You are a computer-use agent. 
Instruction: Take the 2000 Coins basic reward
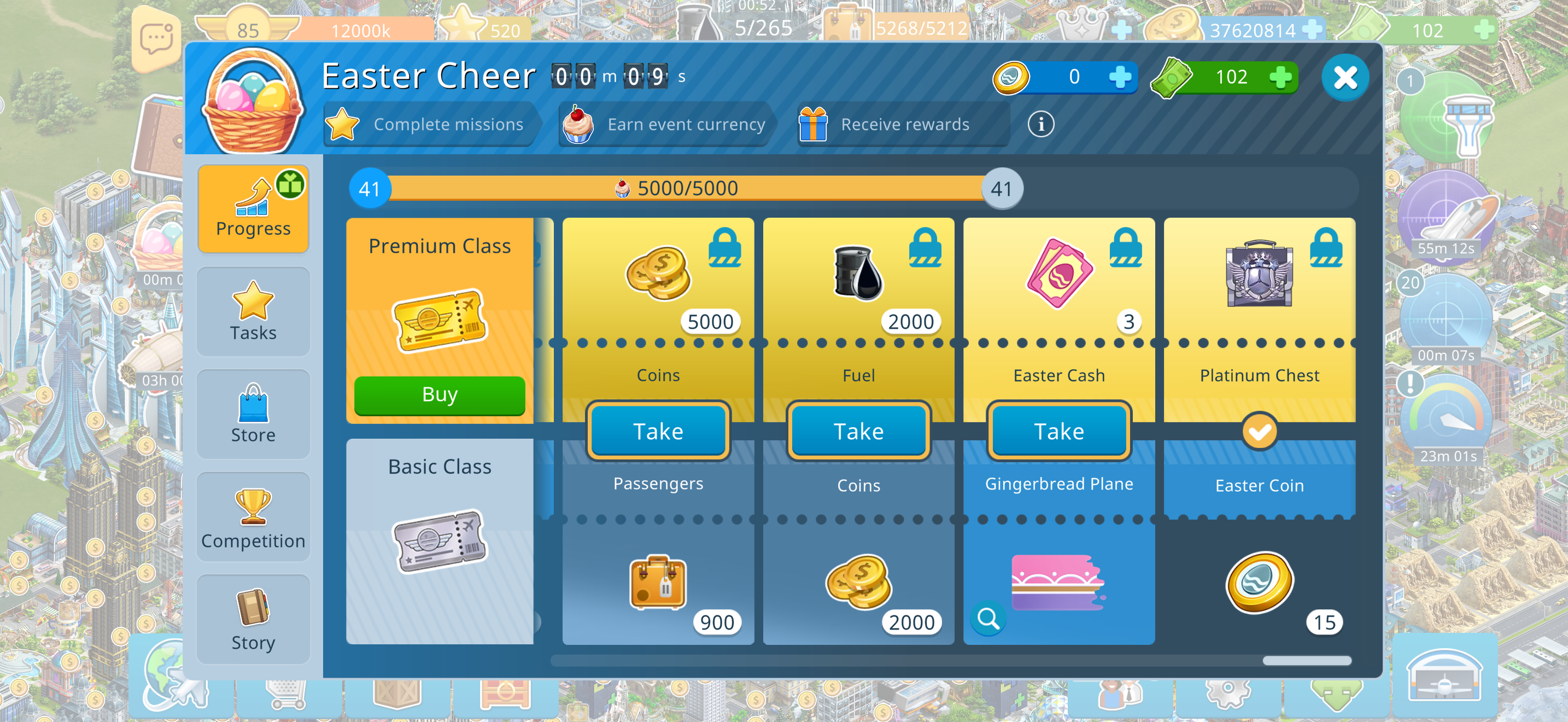coord(858,431)
